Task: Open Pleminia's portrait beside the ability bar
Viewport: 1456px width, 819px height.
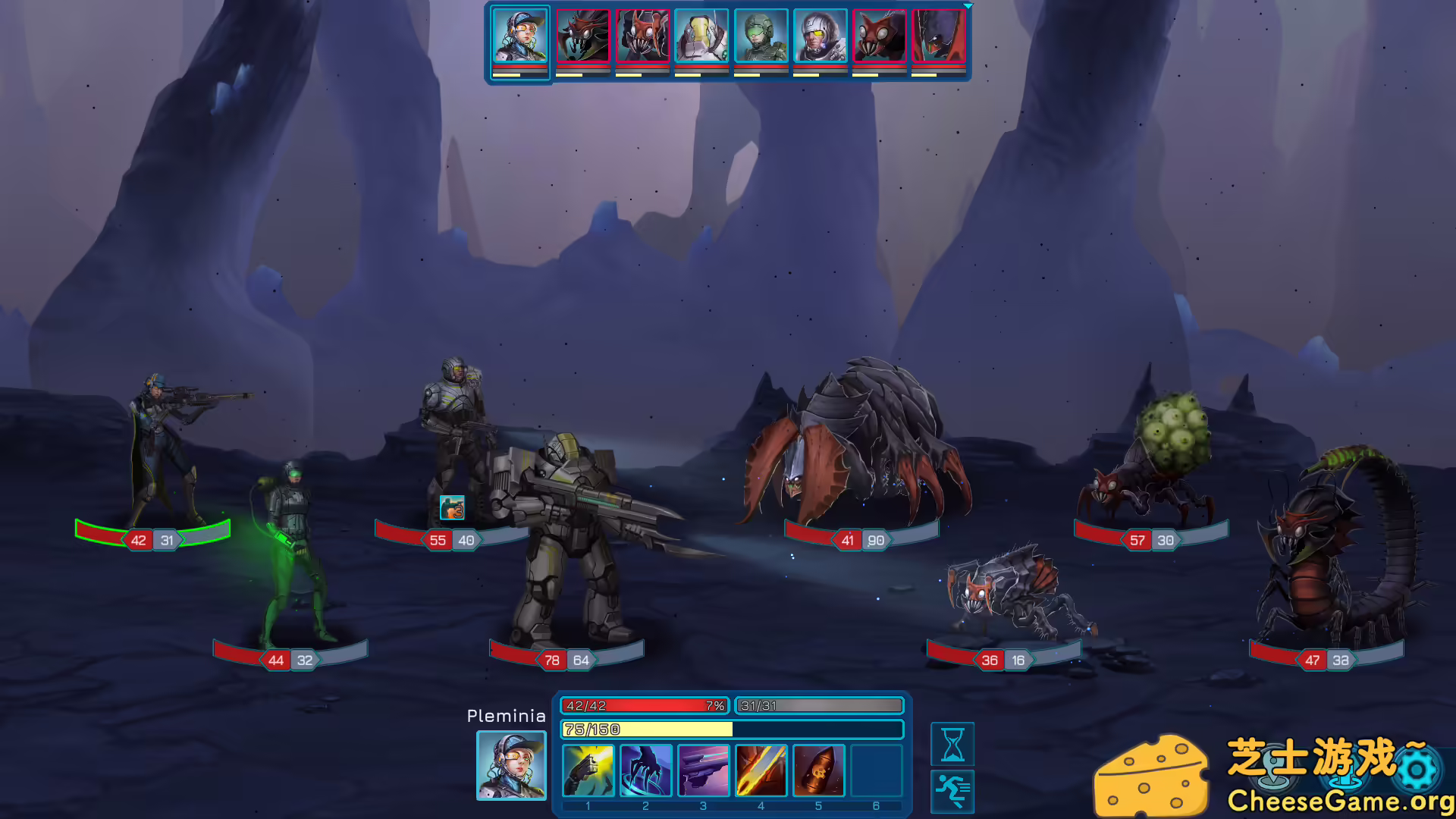Action: click(511, 765)
